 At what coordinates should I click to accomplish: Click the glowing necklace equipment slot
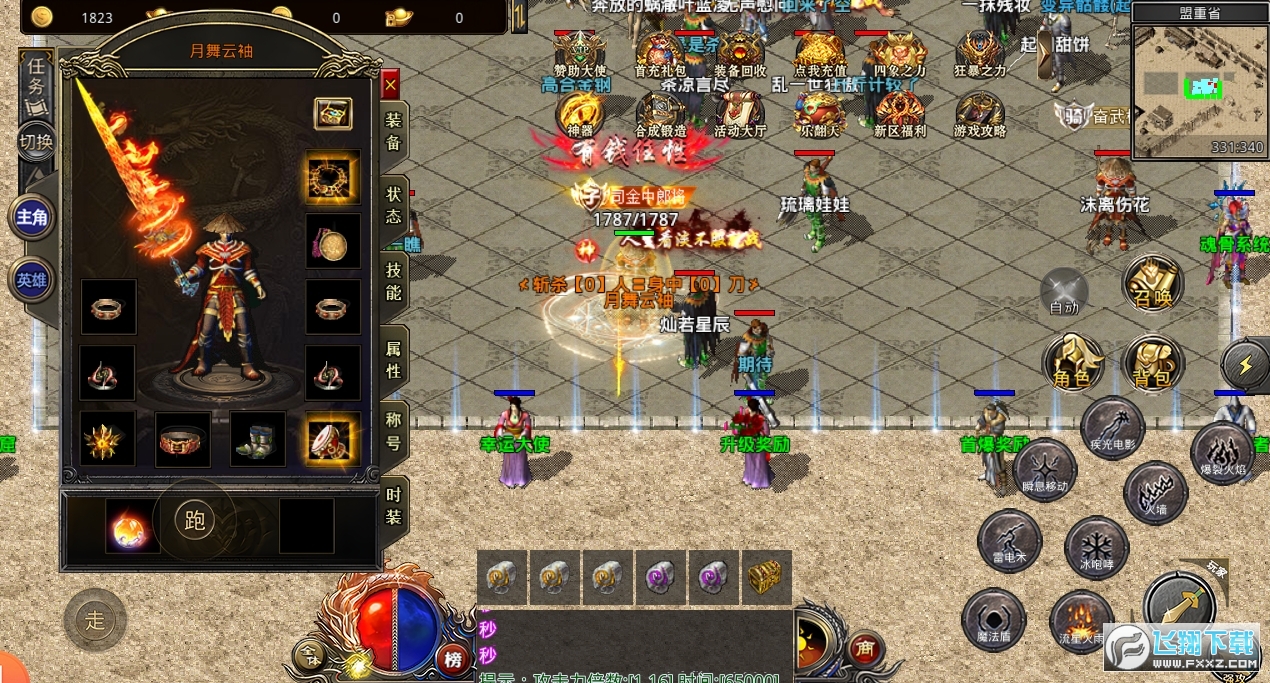click(x=332, y=177)
